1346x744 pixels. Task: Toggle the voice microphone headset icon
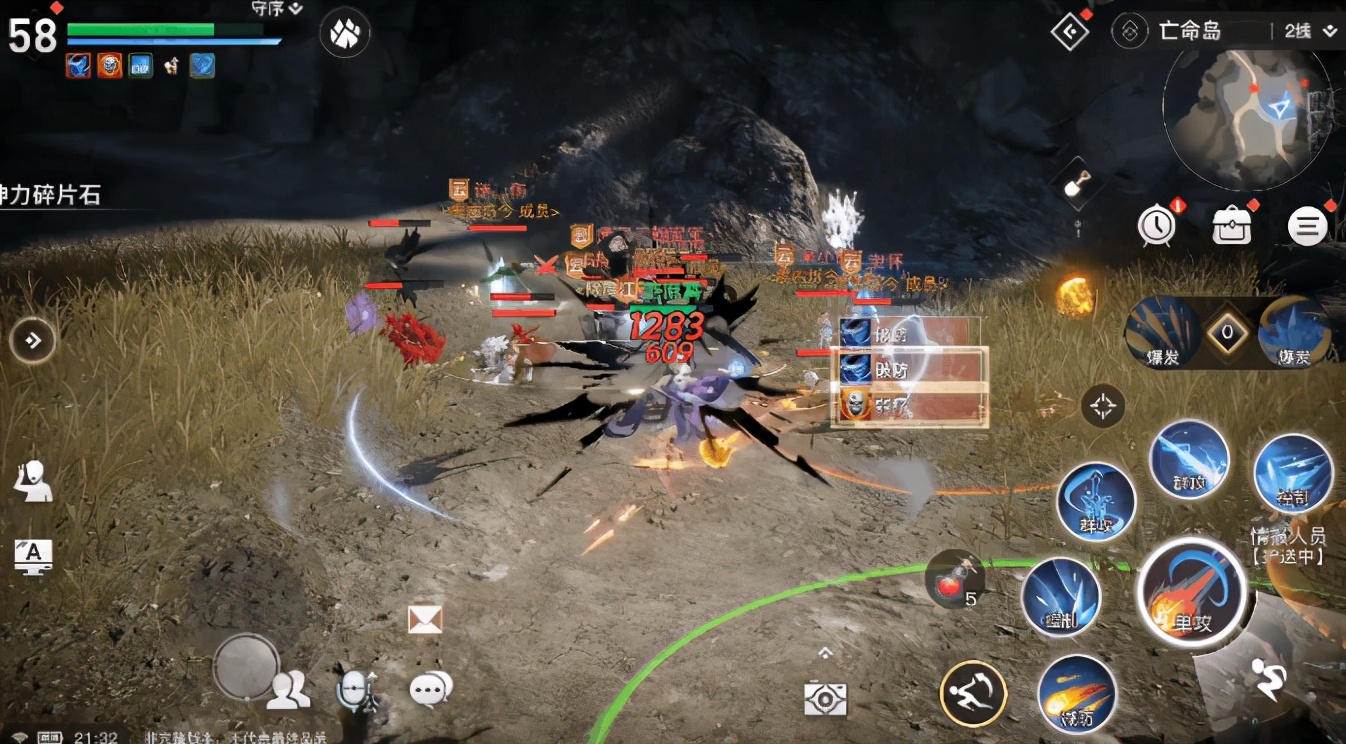coord(356,688)
